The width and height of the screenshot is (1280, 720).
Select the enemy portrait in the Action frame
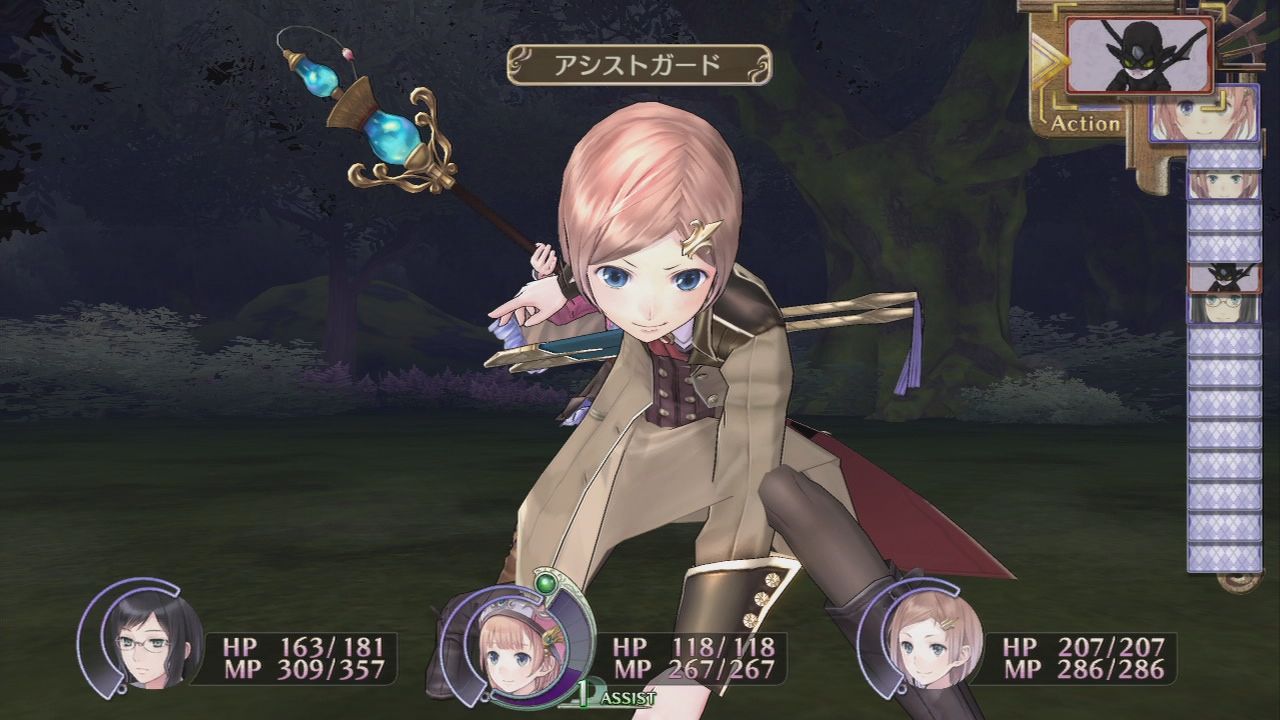click(1140, 55)
